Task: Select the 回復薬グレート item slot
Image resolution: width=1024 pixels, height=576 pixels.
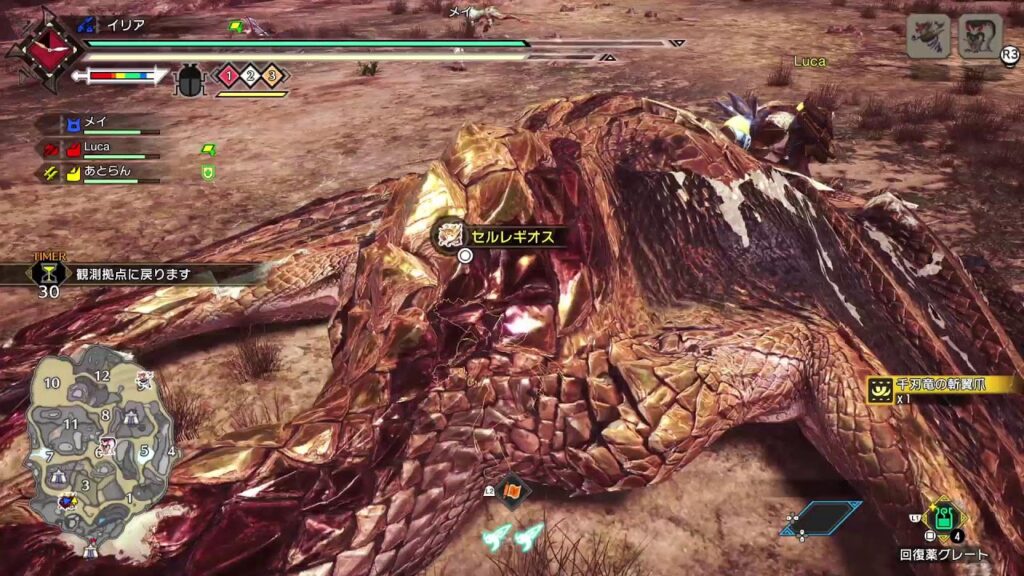Action: click(x=941, y=520)
